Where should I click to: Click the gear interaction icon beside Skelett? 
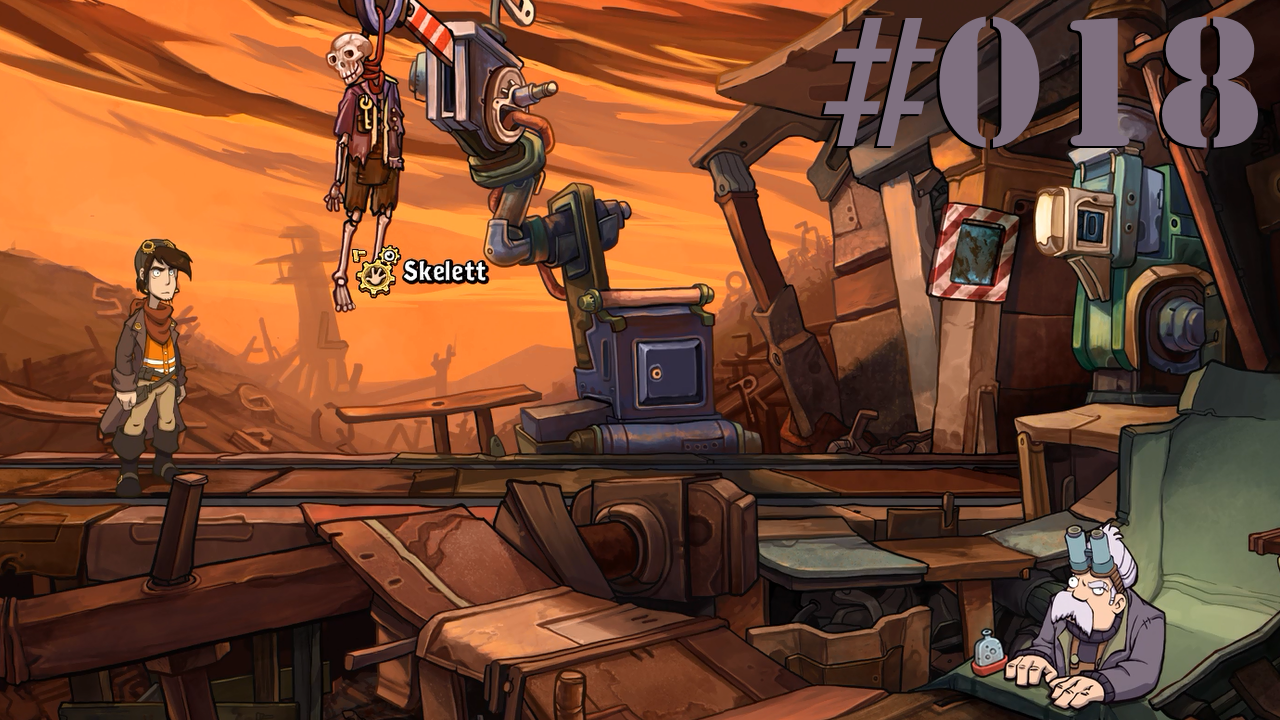(378, 272)
